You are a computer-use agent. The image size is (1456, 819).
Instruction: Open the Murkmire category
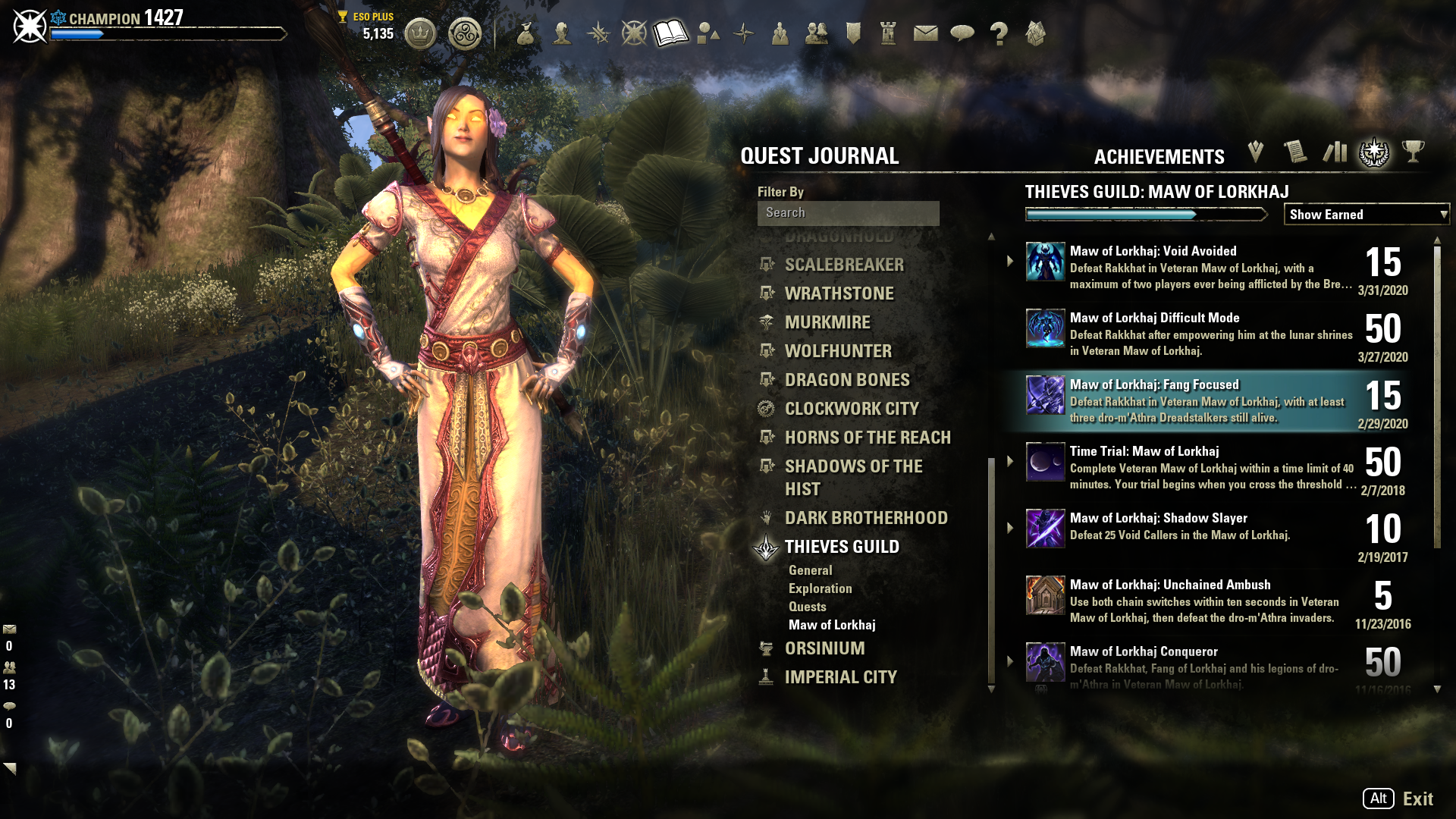pyautogui.click(x=827, y=322)
